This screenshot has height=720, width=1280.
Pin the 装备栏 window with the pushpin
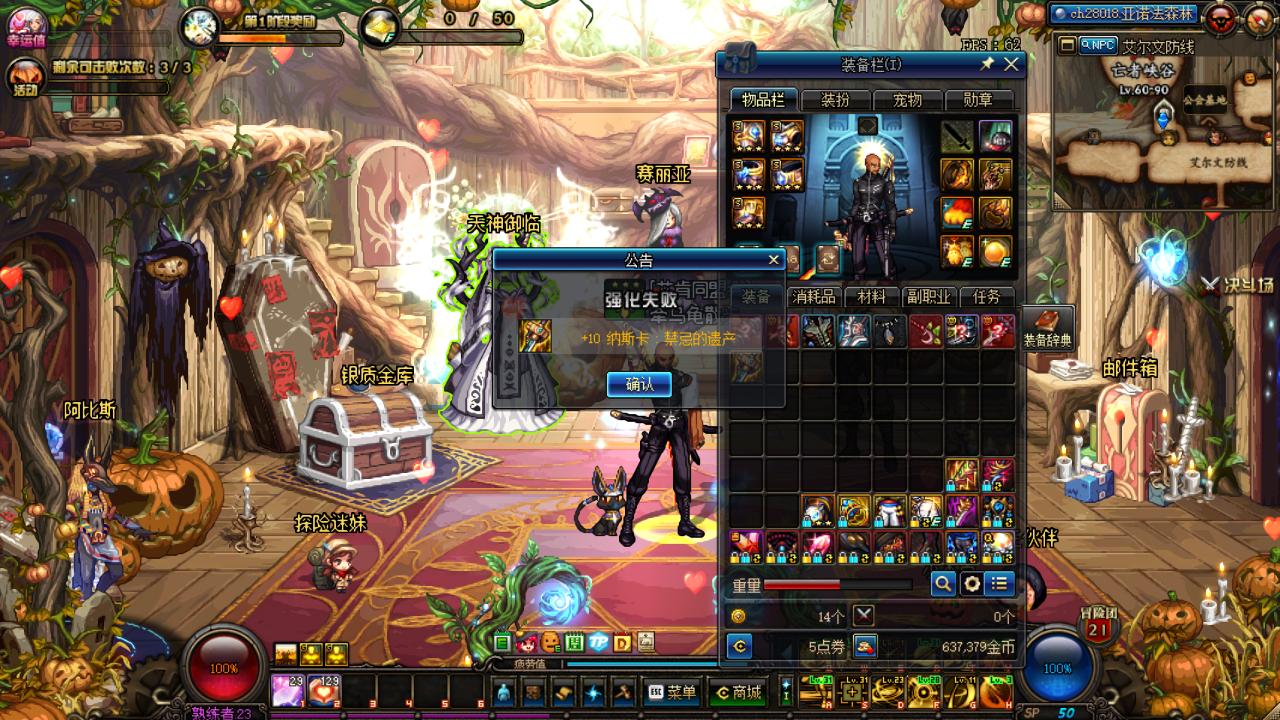(987, 65)
